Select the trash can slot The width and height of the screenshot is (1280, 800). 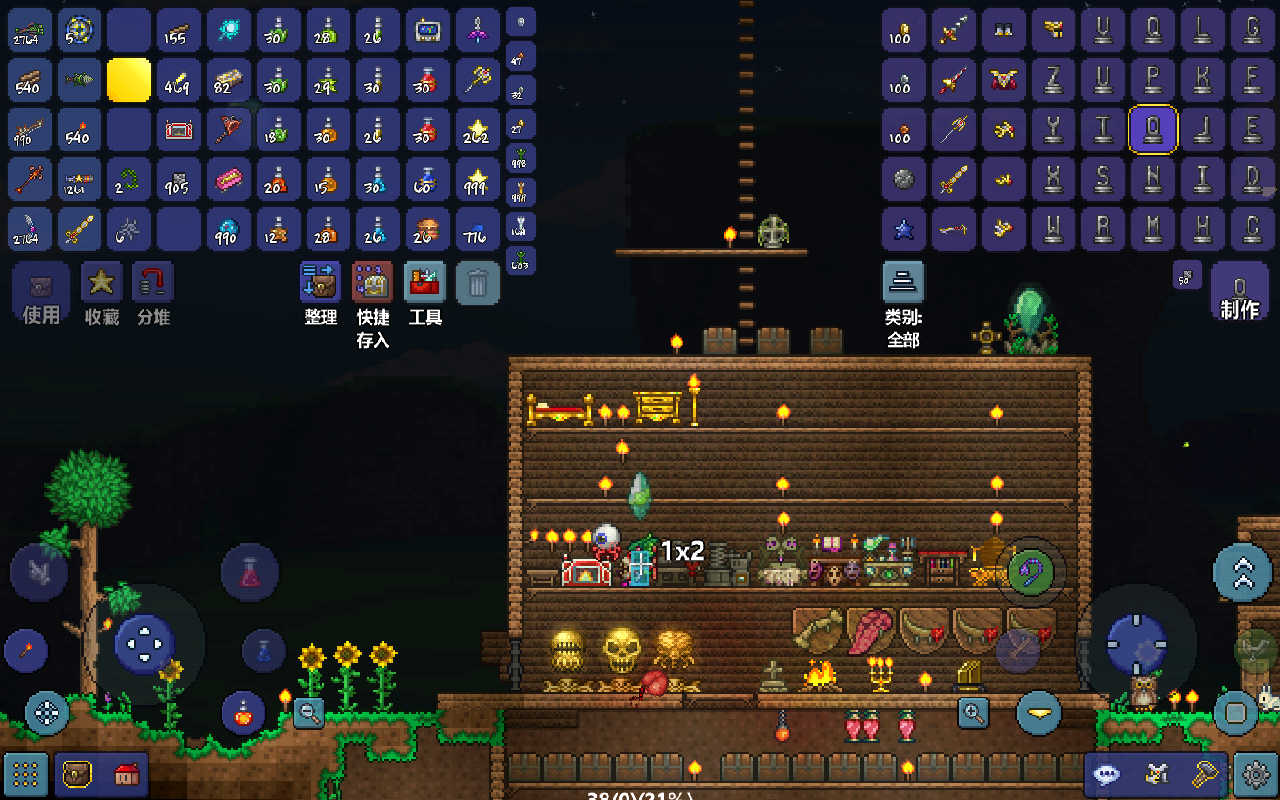(x=478, y=283)
